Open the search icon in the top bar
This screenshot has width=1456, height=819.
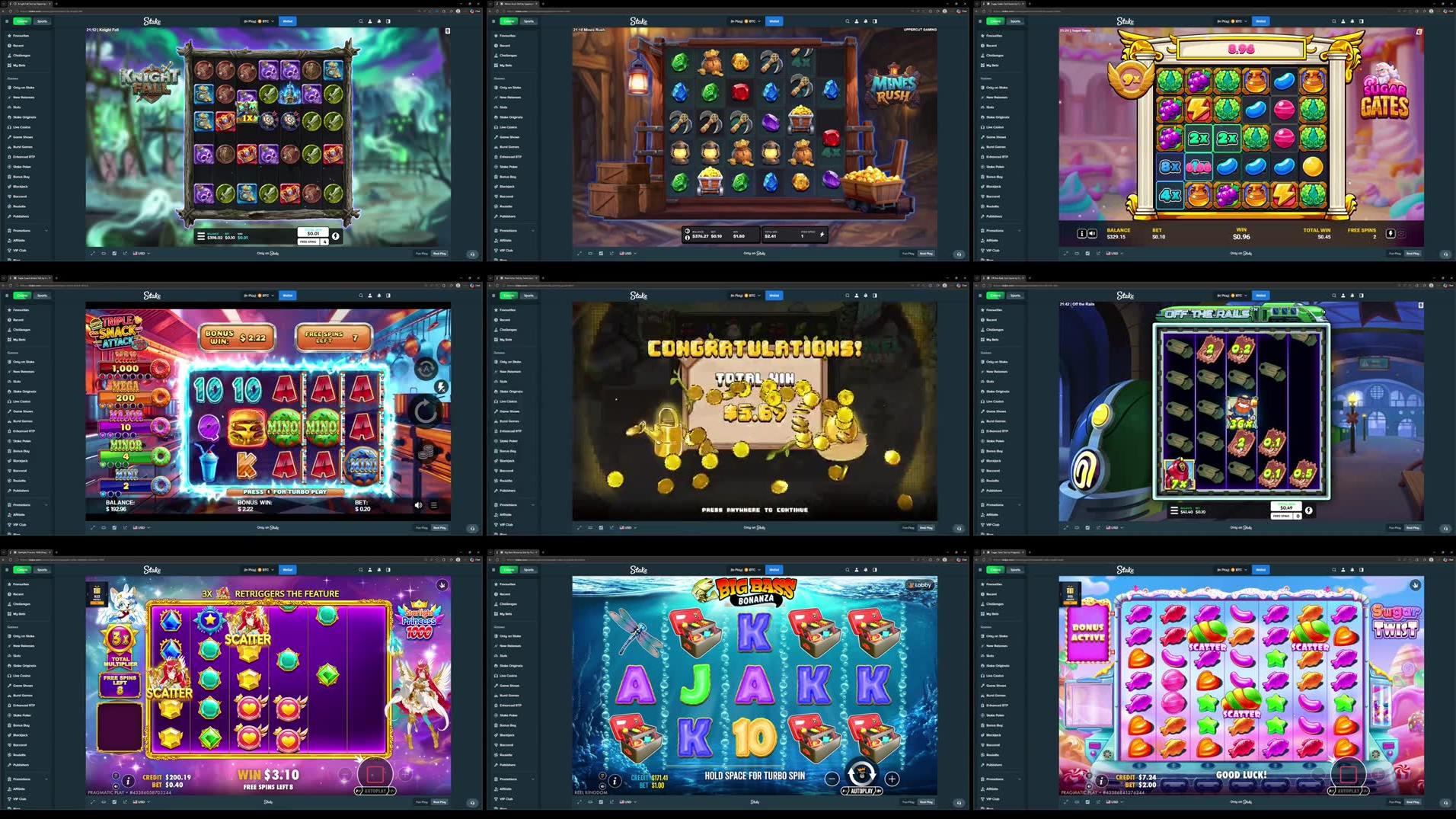tap(361, 20)
